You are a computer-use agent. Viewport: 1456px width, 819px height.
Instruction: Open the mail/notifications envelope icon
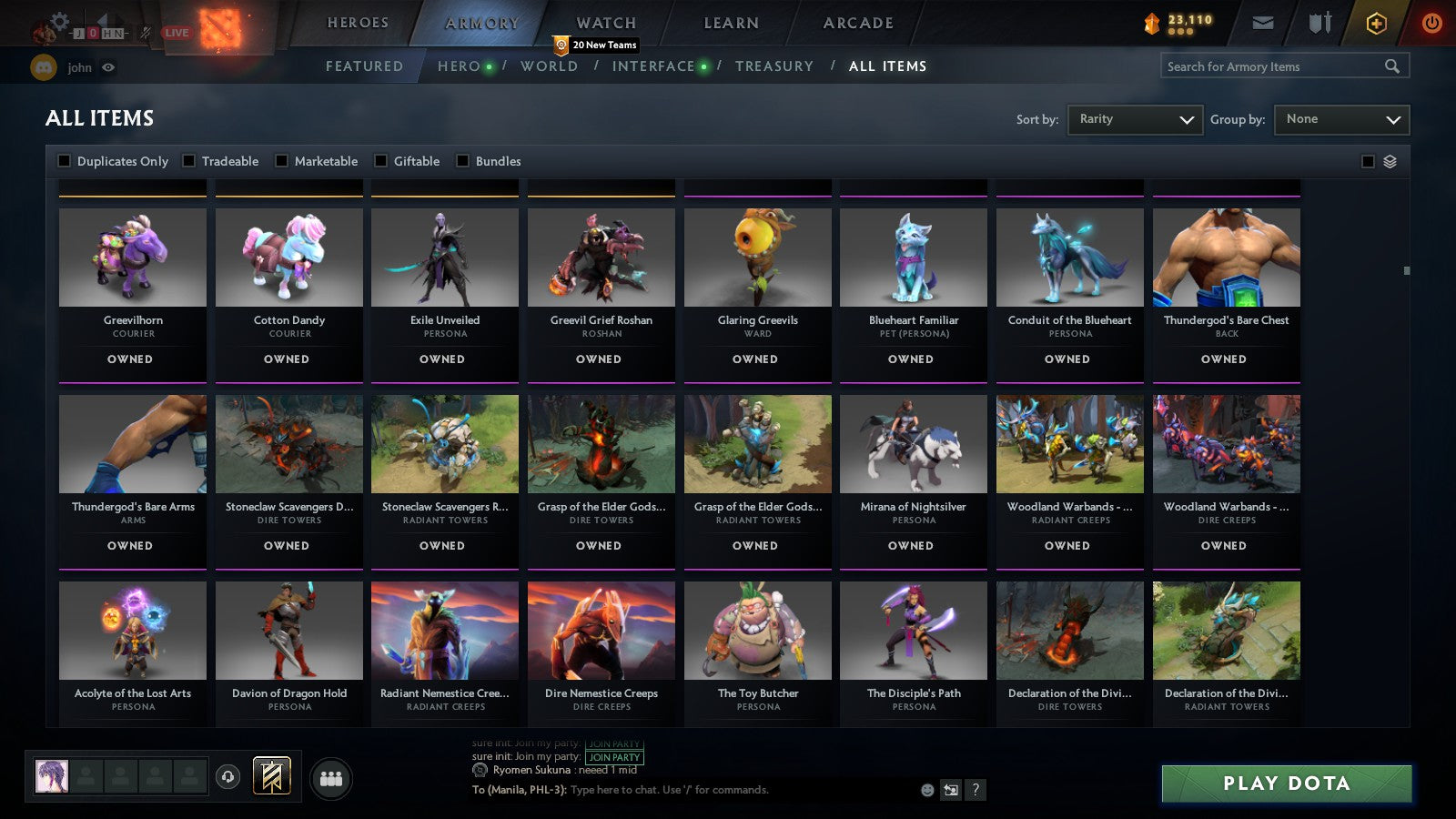pos(1264,23)
